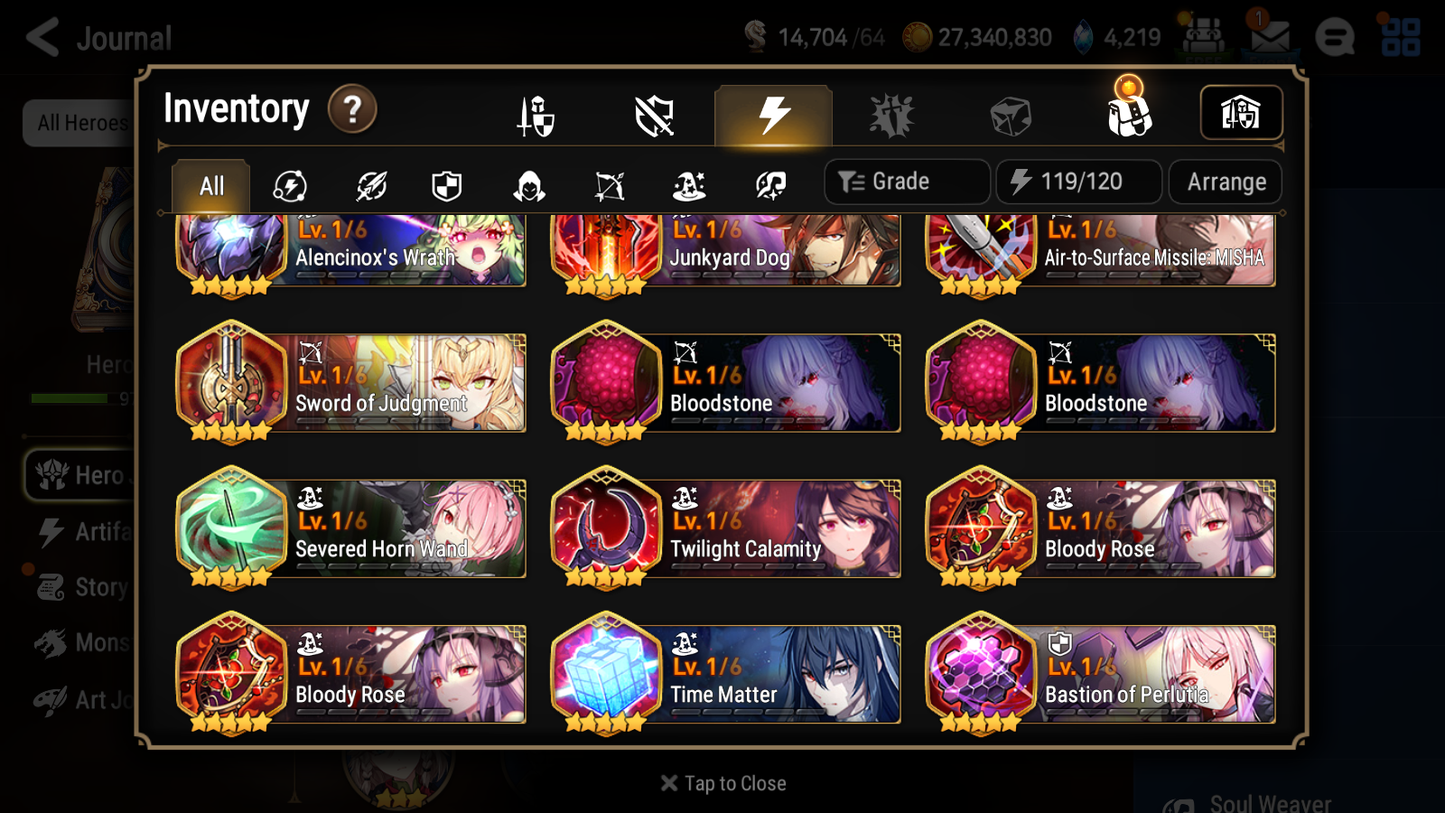Switch to the Artifacts lightning tab

click(773, 114)
